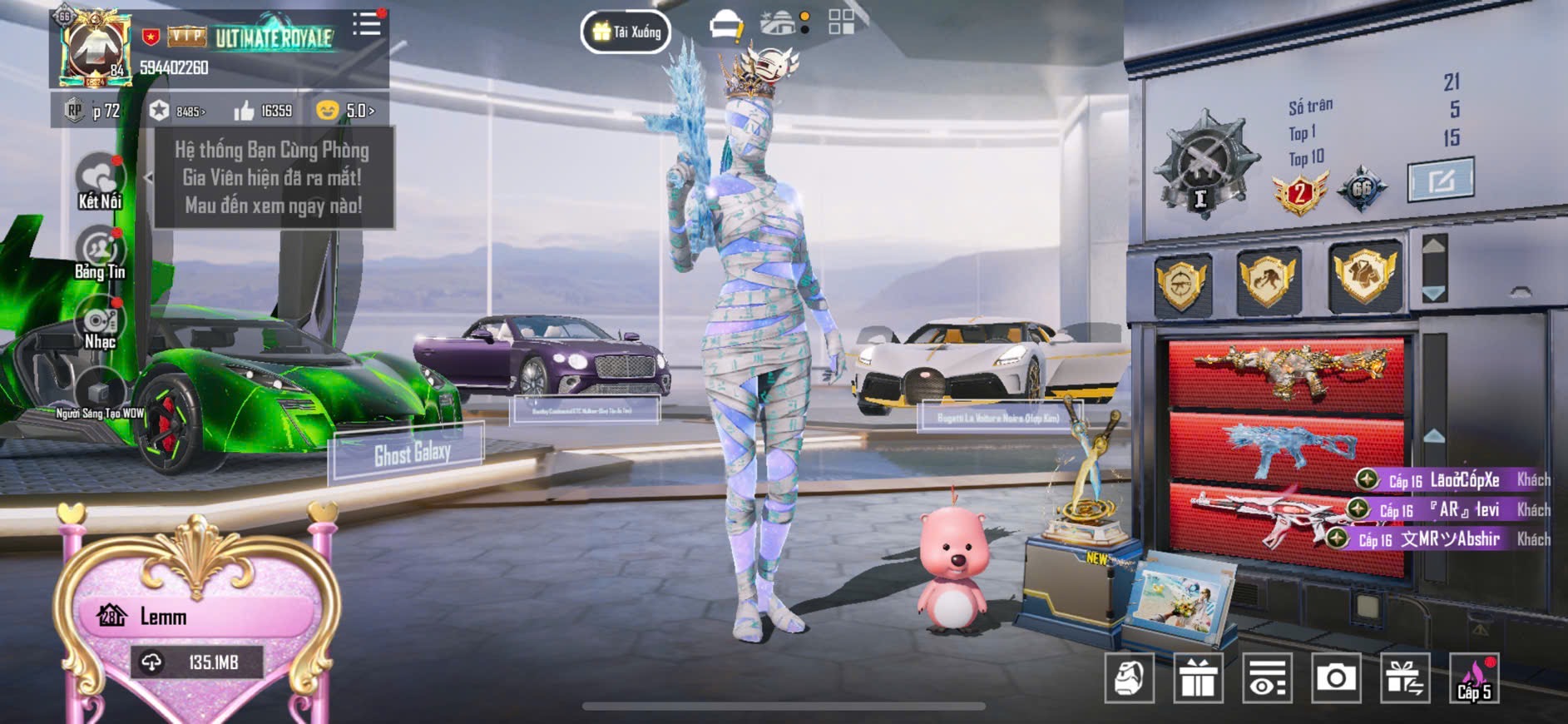
Task: Open the gift box icon
Action: coord(1198,678)
